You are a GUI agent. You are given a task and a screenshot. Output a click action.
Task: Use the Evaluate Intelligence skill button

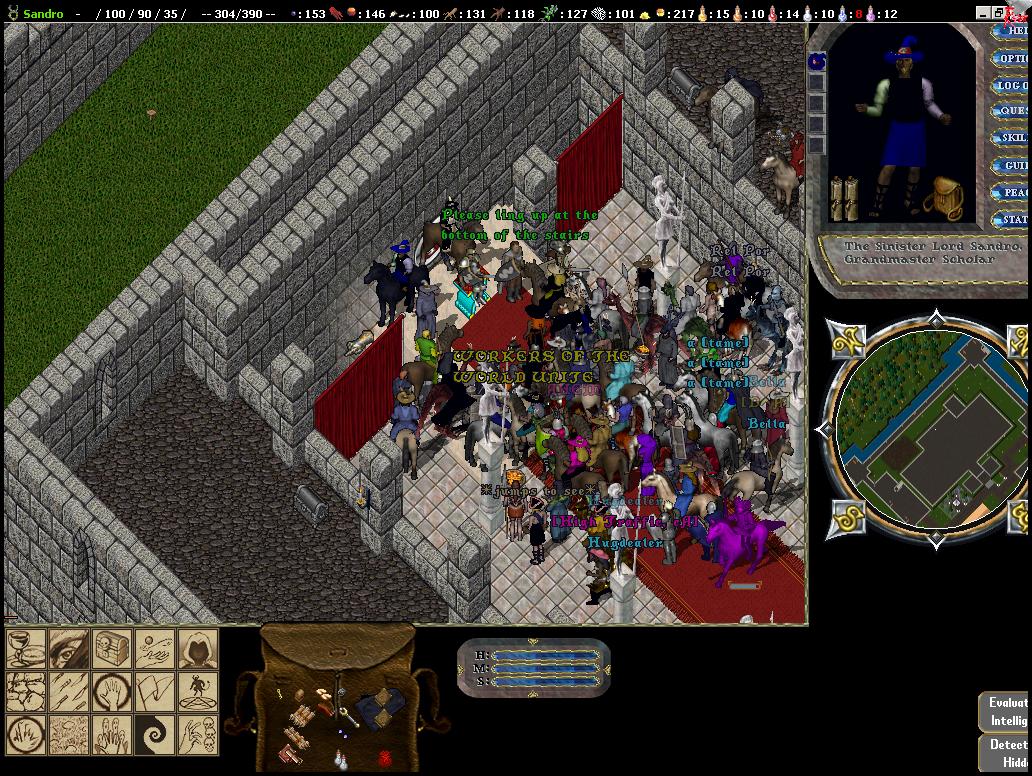[1006, 712]
